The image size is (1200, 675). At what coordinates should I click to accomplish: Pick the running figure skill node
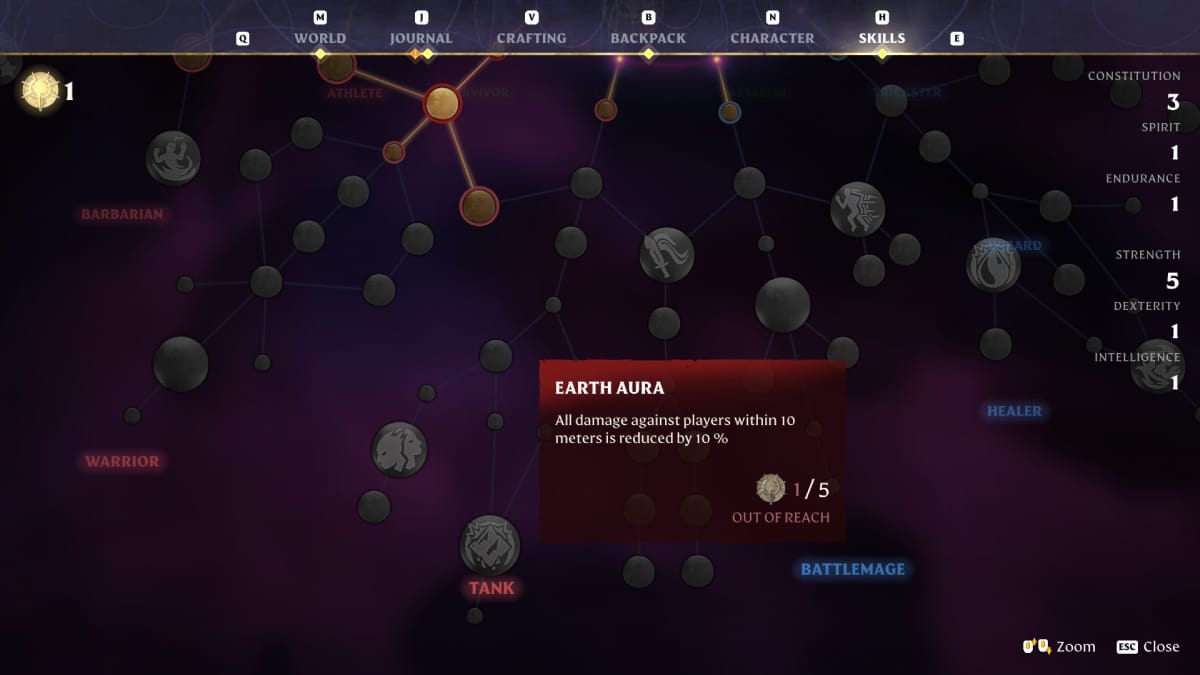click(857, 209)
